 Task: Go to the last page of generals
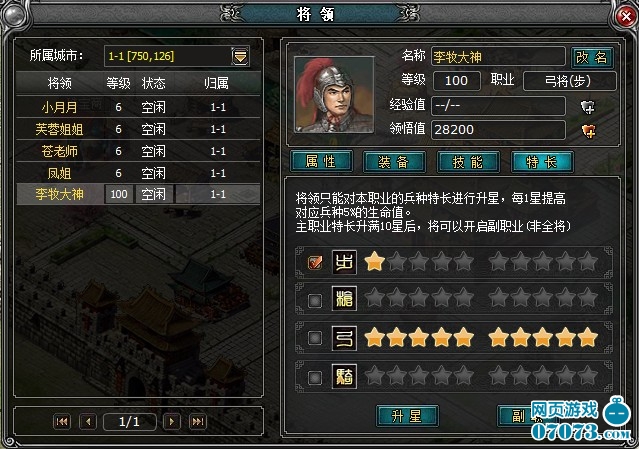pos(197,422)
